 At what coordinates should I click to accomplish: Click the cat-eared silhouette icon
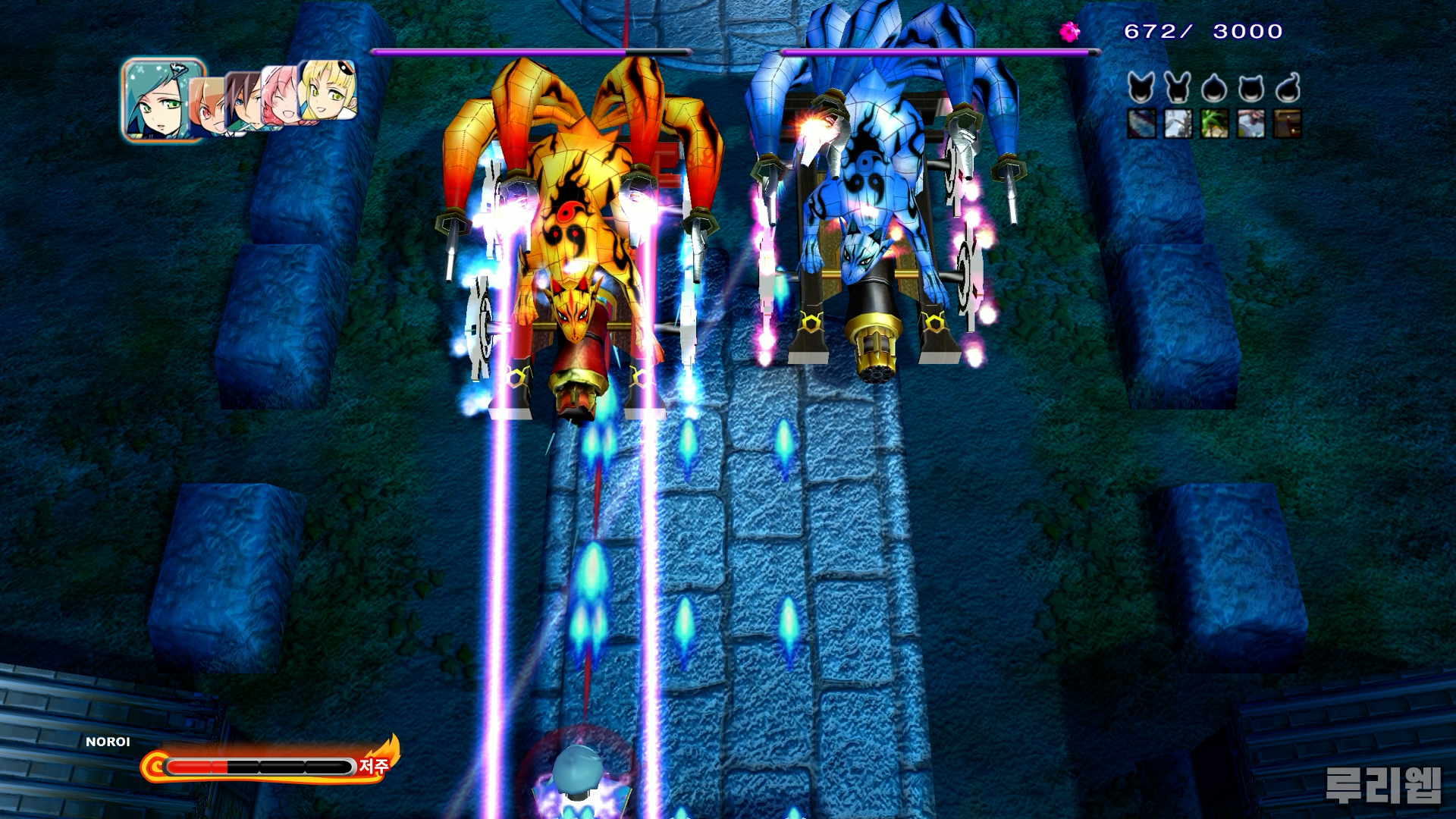click(1250, 89)
